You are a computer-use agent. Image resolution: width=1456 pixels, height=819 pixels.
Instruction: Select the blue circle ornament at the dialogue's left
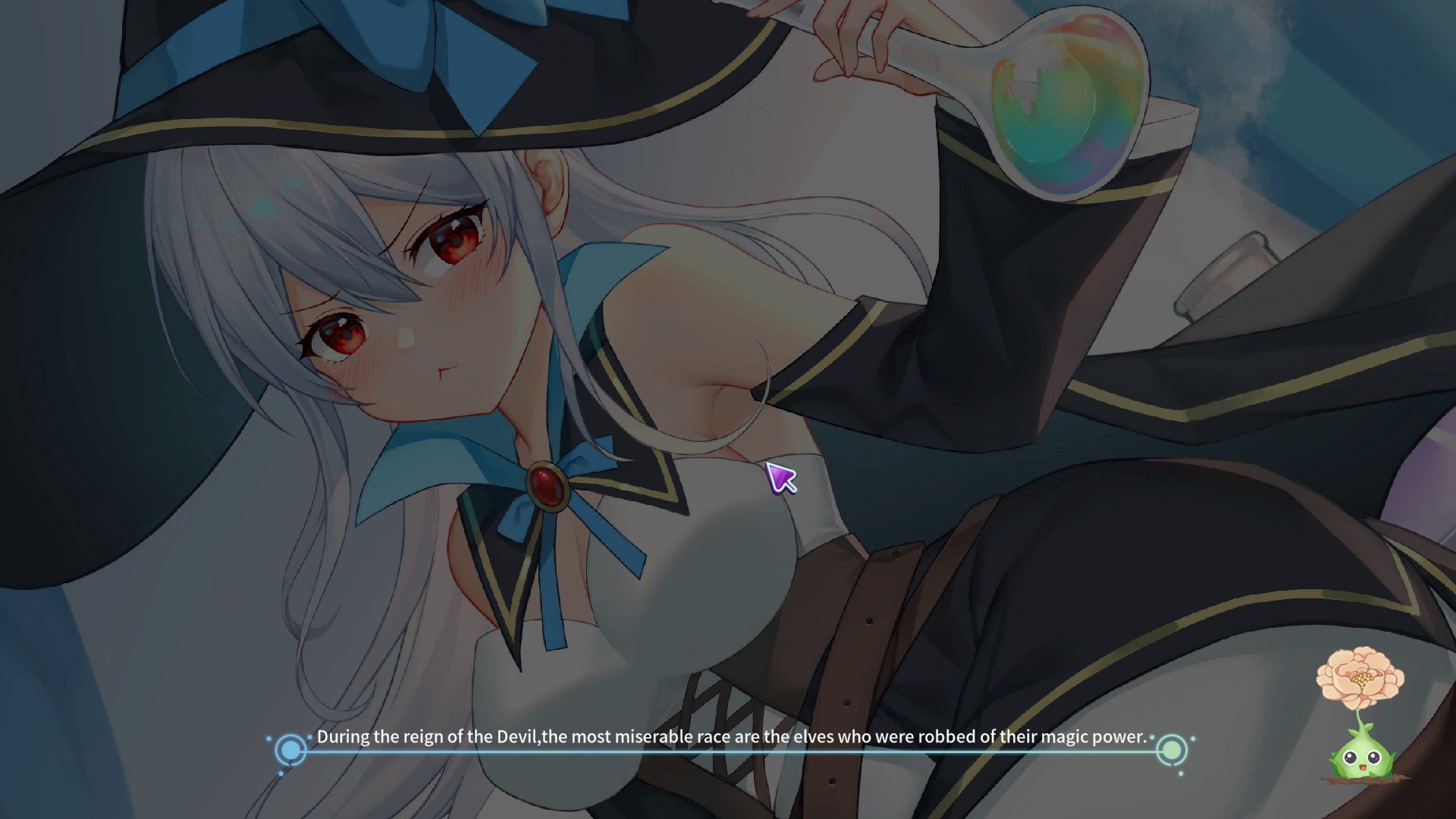click(x=290, y=751)
